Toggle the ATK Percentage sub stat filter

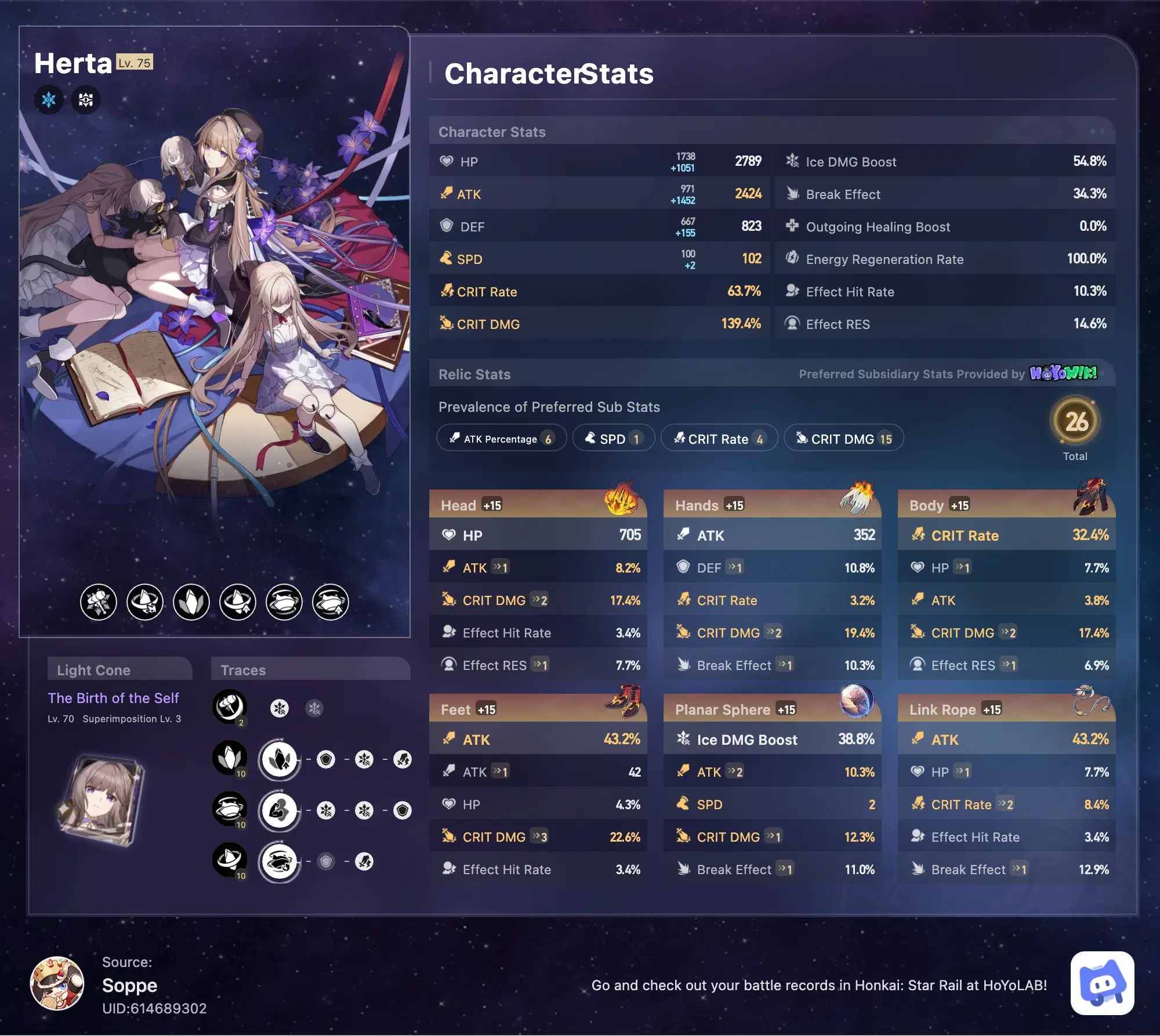pyautogui.click(x=501, y=438)
